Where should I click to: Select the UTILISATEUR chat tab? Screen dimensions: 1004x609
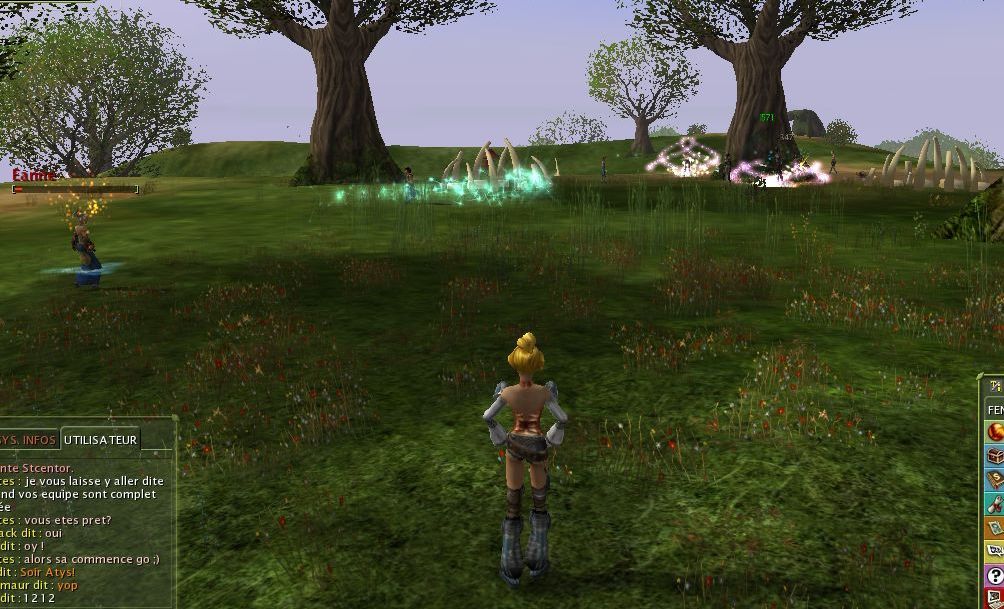pos(100,439)
